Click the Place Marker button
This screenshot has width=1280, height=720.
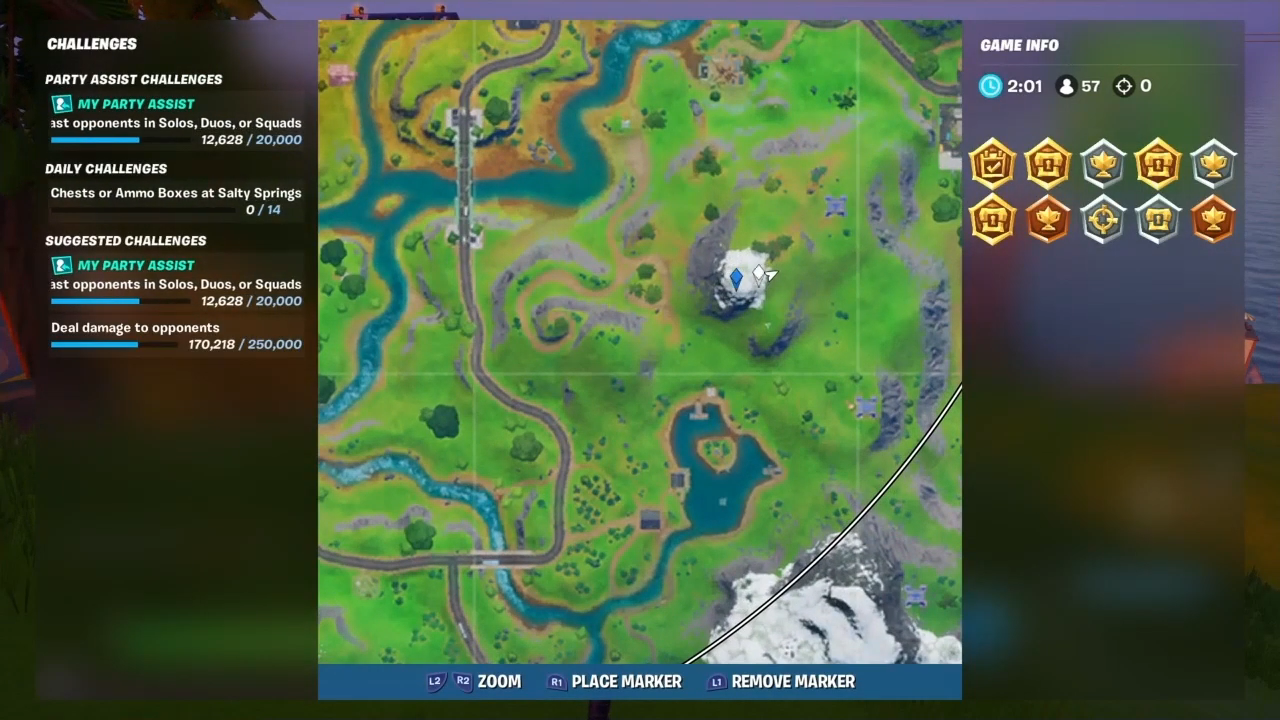(x=627, y=681)
